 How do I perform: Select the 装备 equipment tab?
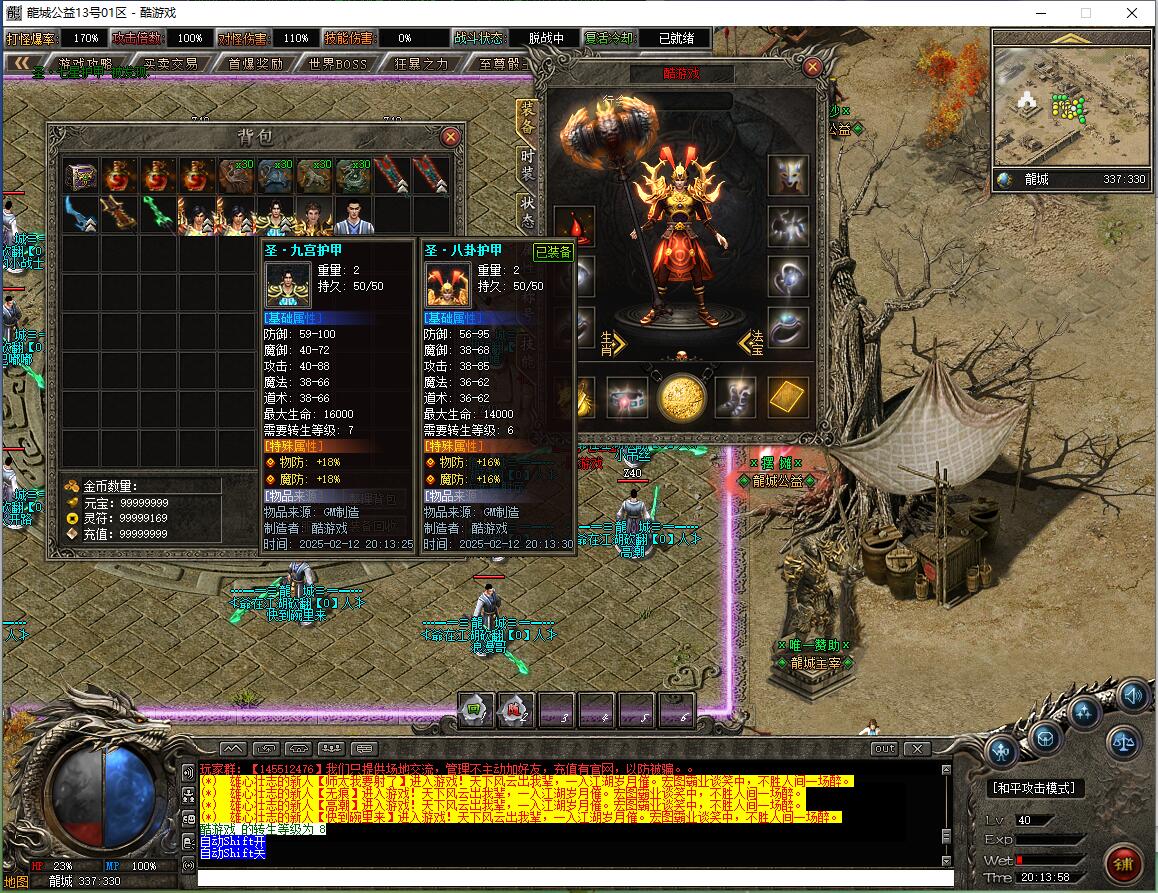[526, 120]
